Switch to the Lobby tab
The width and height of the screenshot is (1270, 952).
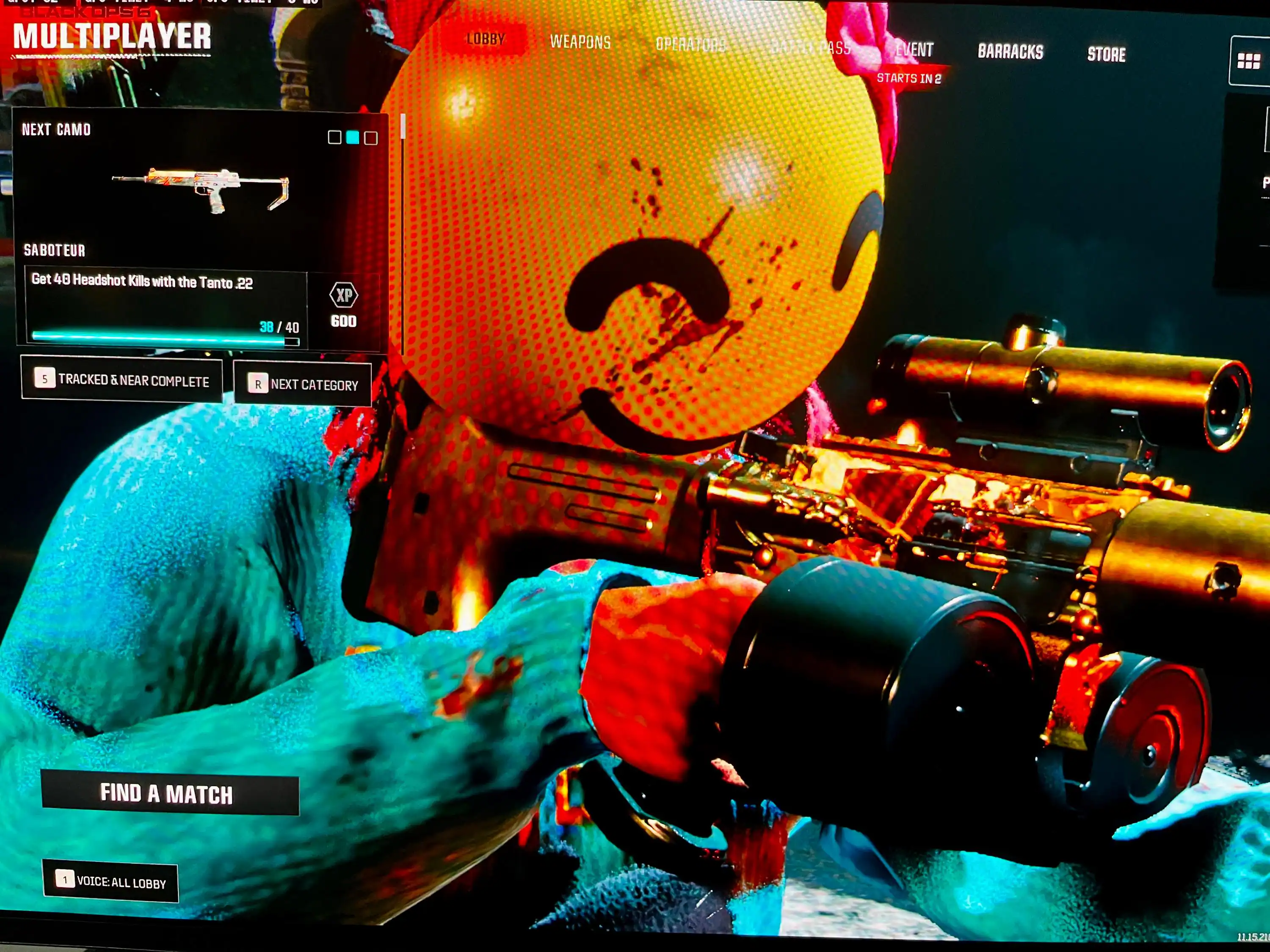coord(485,39)
